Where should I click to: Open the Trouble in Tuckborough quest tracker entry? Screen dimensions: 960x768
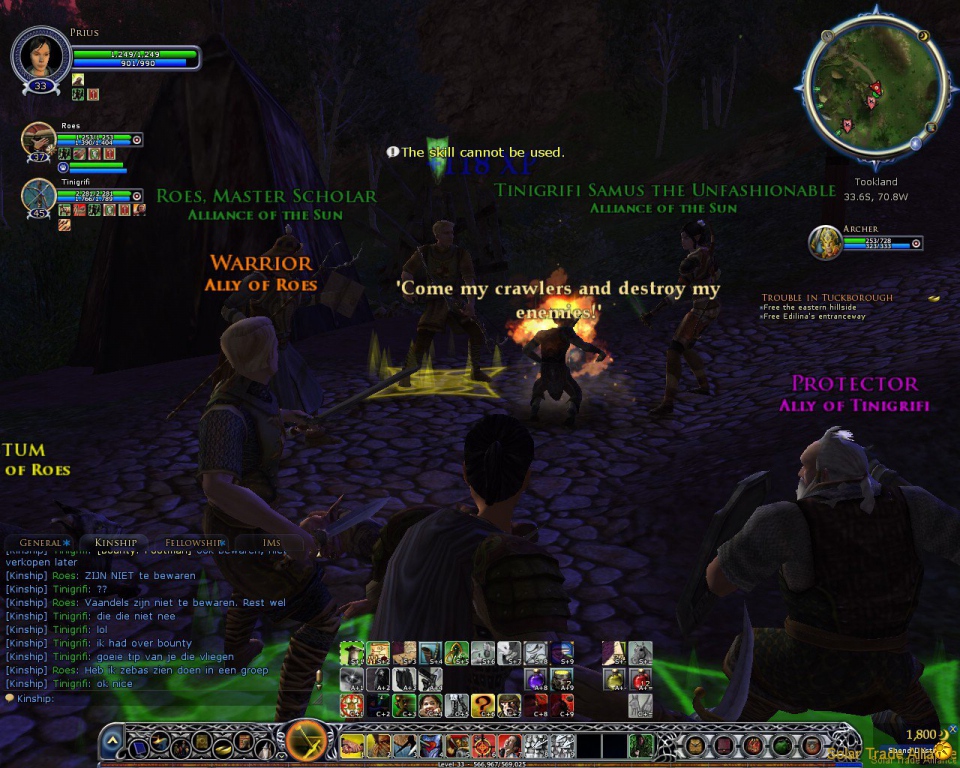coord(827,297)
